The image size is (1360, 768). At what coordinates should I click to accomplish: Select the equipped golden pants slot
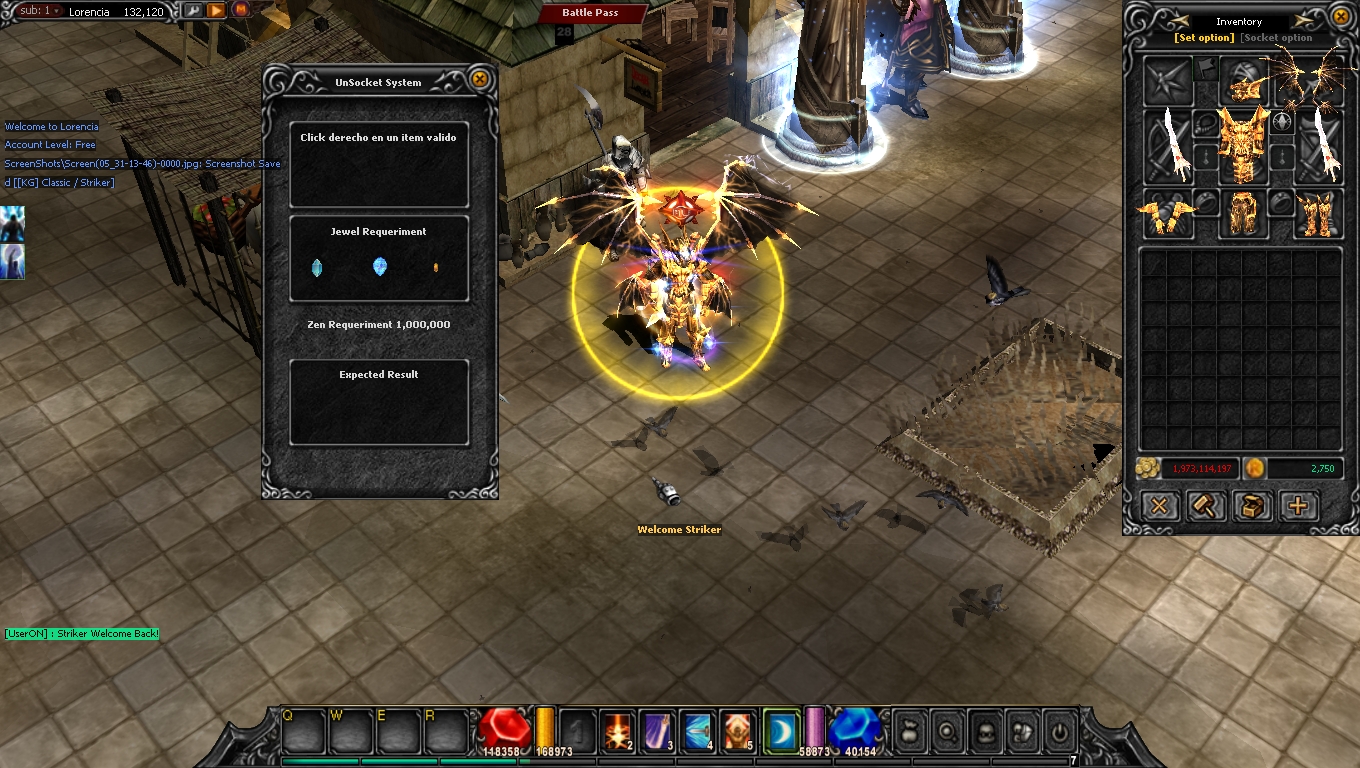pyautogui.click(x=1243, y=212)
